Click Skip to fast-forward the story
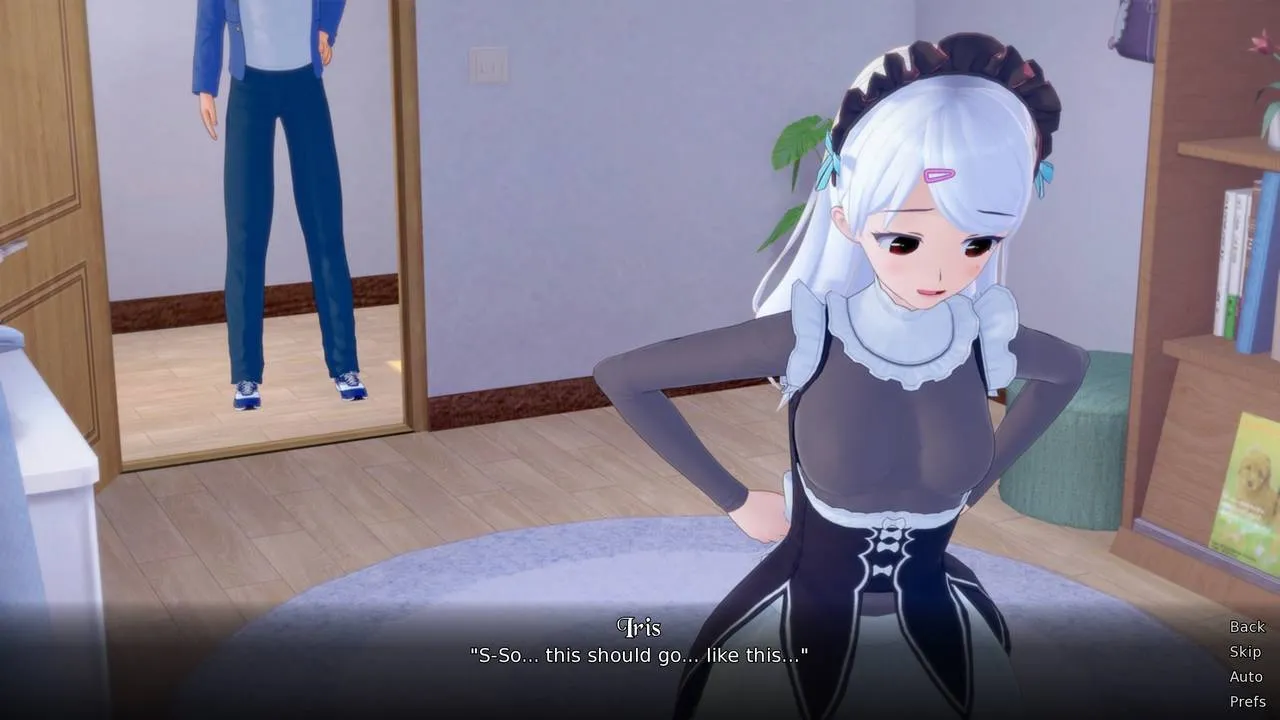The height and width of the screenshot is (720, 1280). pyautogui.click(x=1246, y=652)
